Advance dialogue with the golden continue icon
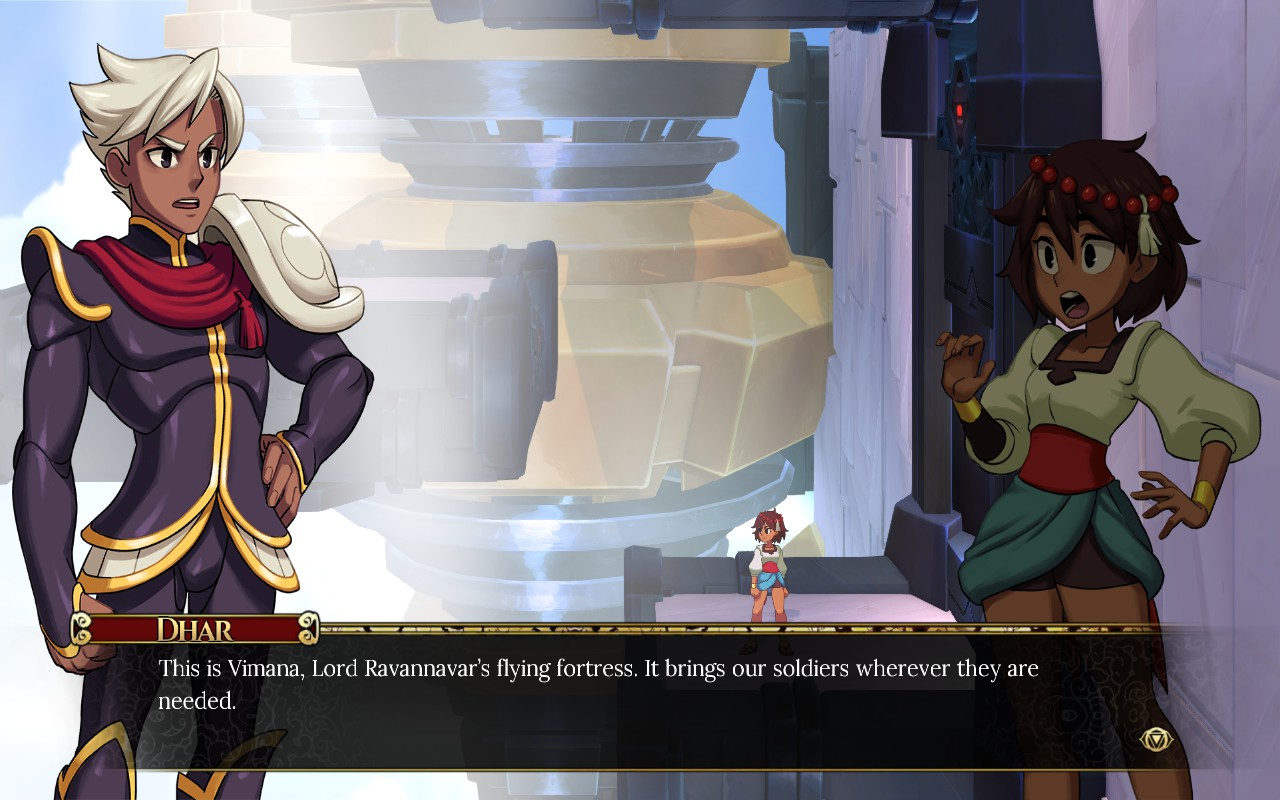This screenshot has width=1280, height=800. pyautogui.click(x=1153, y=739)
